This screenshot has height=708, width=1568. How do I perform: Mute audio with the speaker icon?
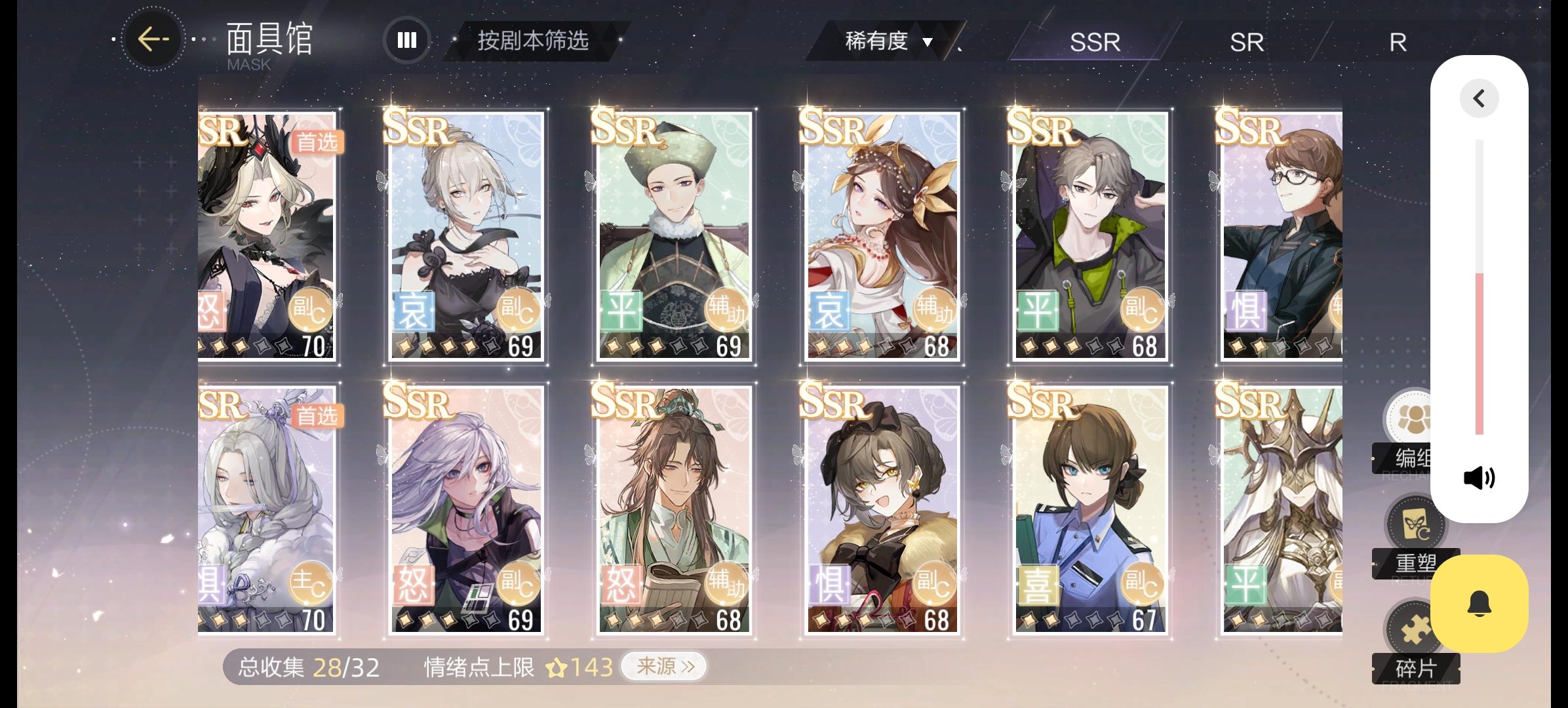[1478, 477]
